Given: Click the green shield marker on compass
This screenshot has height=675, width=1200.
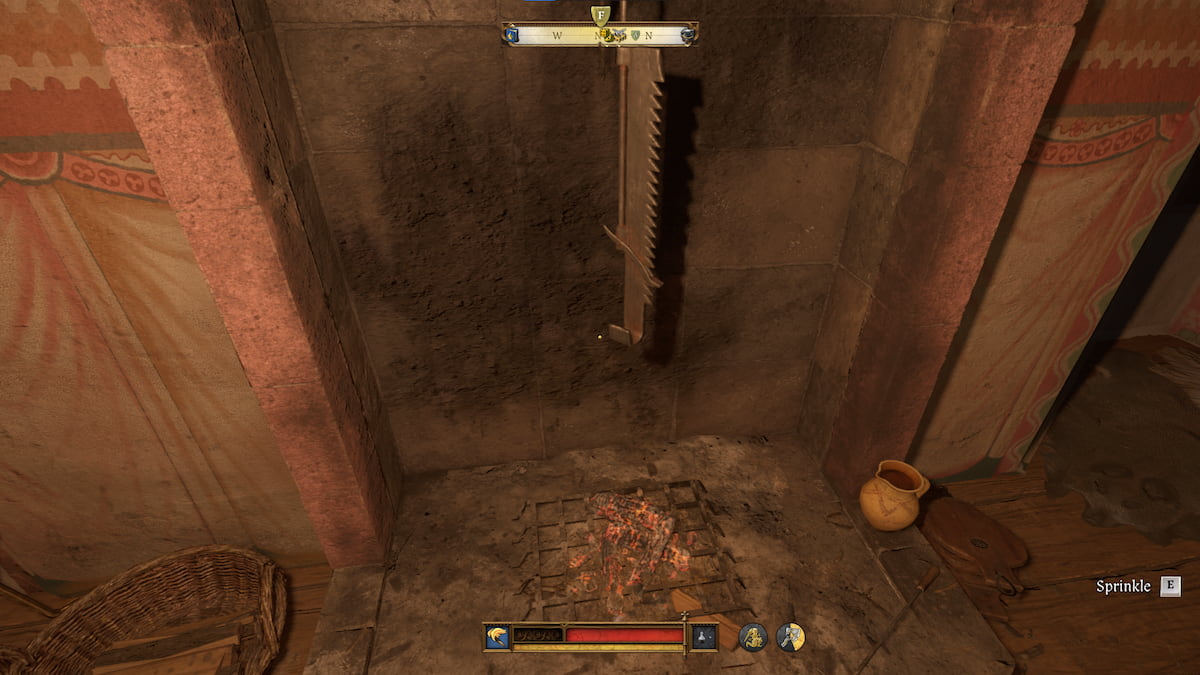Looking at the screenshot, I should point(633,36).
